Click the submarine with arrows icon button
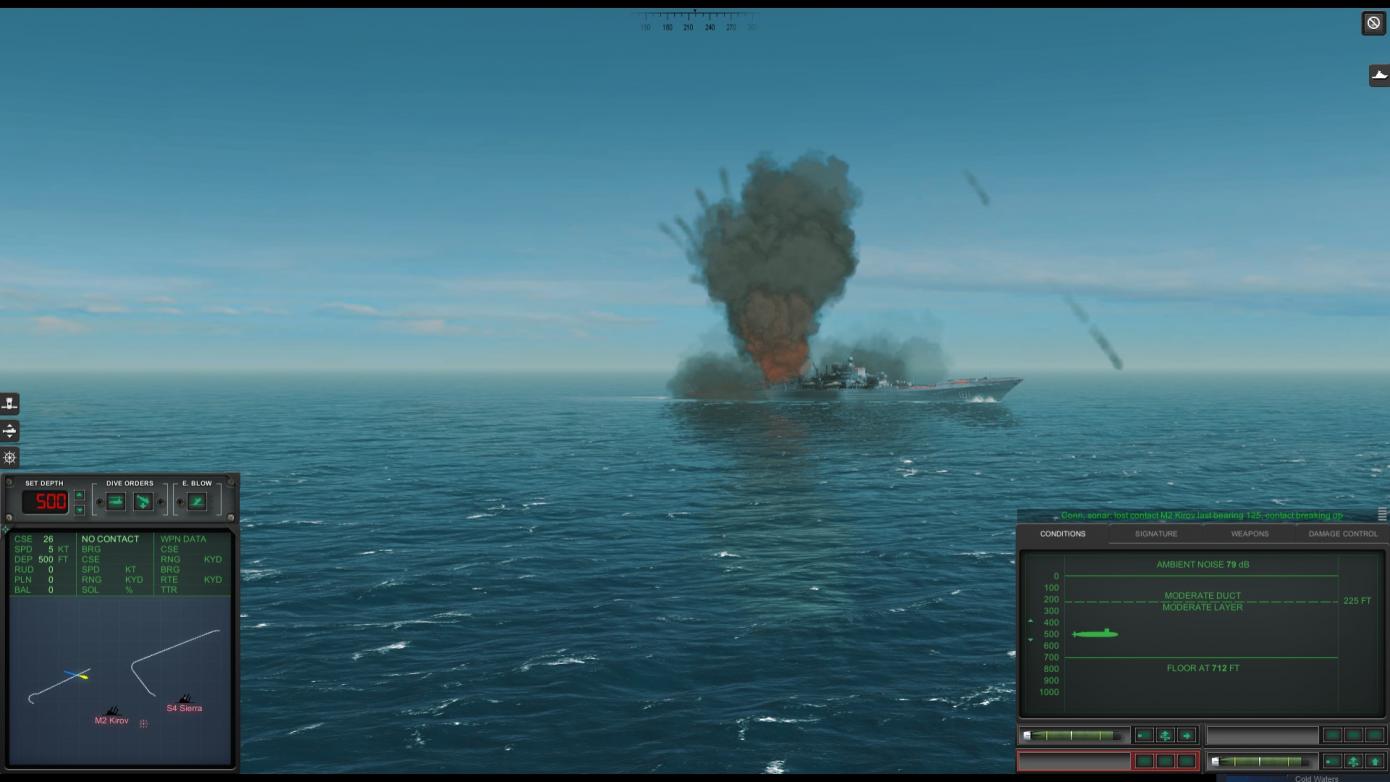 pyautogui.click(x=10, y=431)
